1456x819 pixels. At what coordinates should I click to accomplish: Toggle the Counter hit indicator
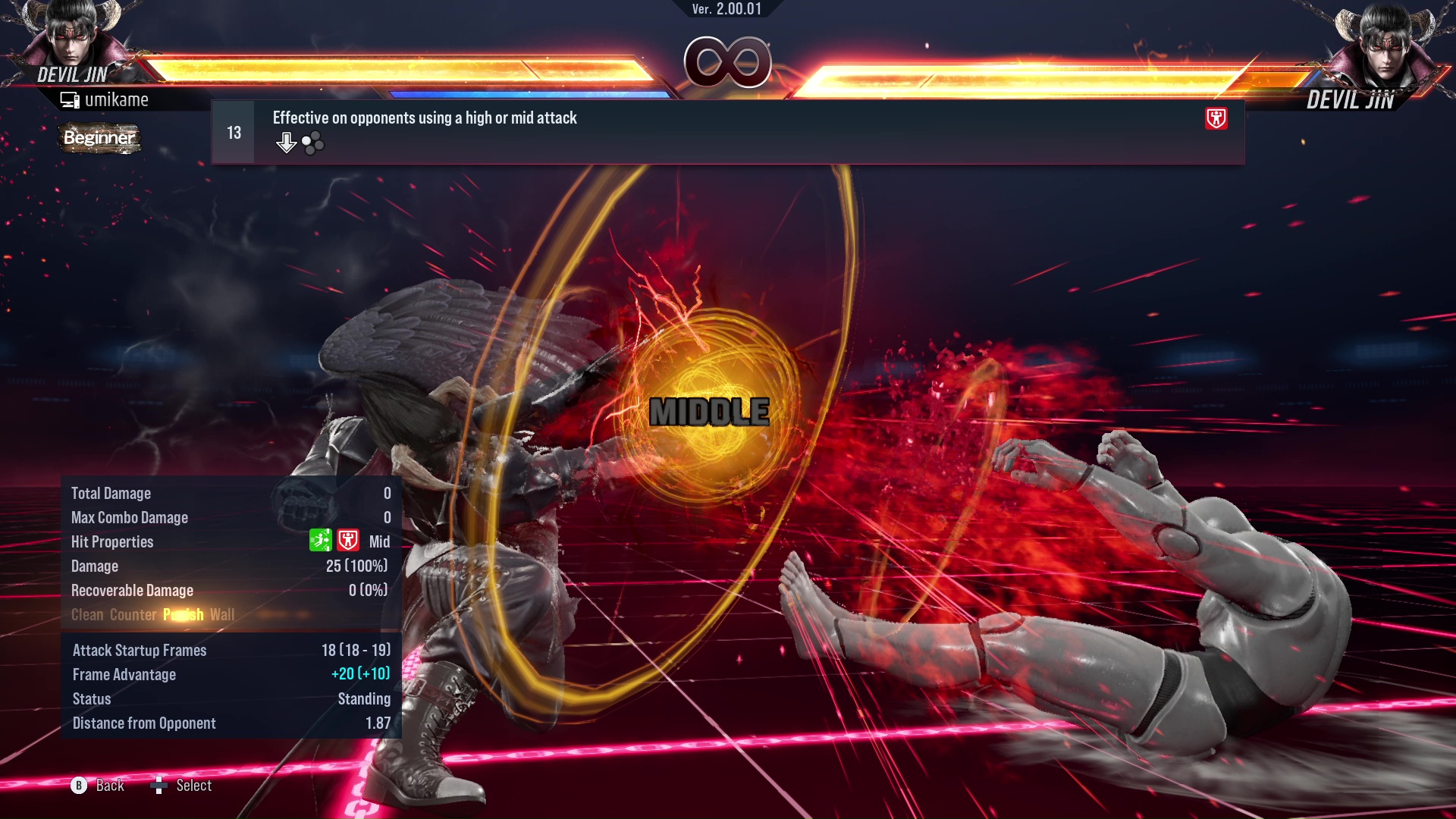click(x=133, y=615)
